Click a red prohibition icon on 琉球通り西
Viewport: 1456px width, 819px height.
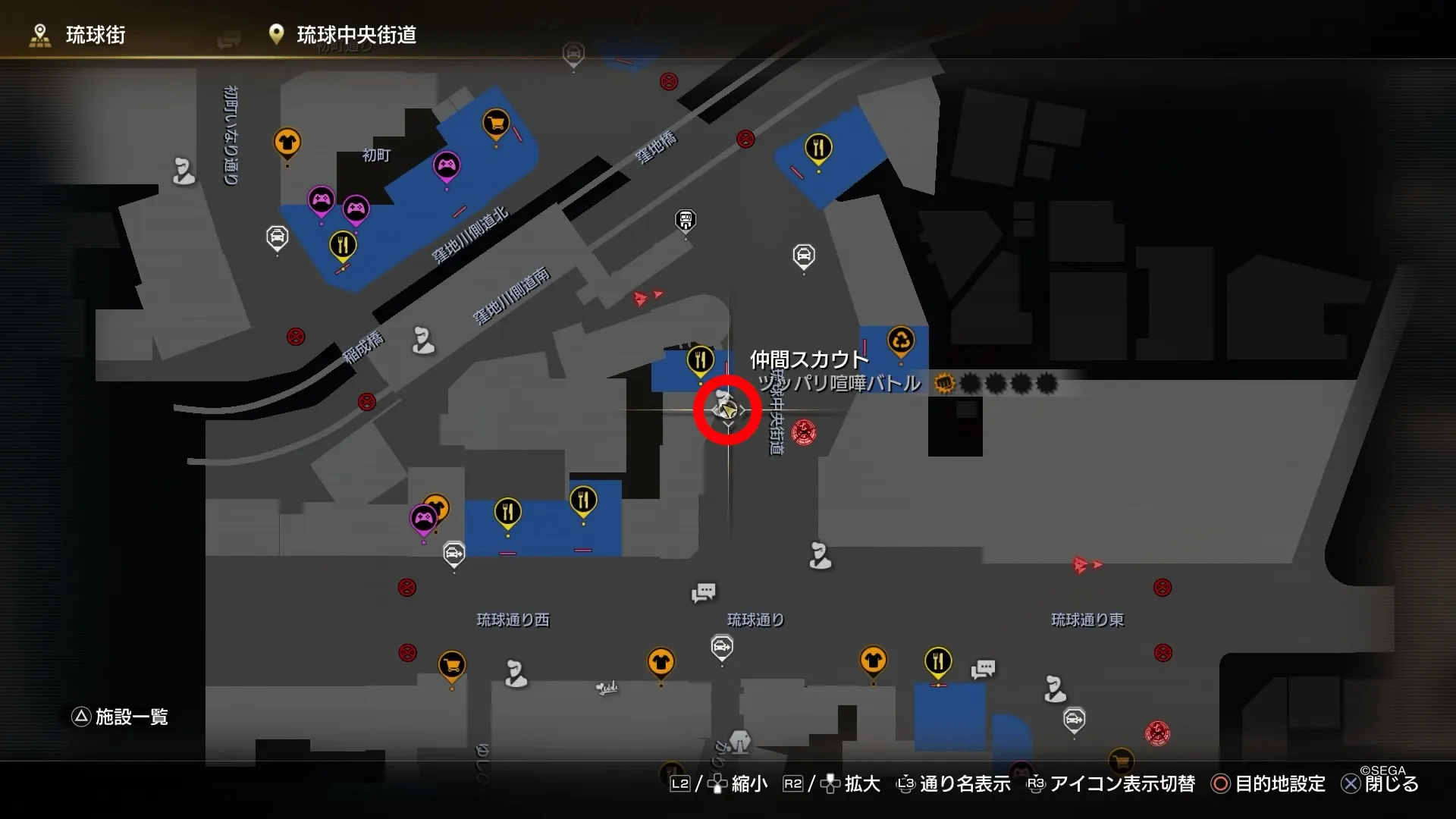point(407,585)
